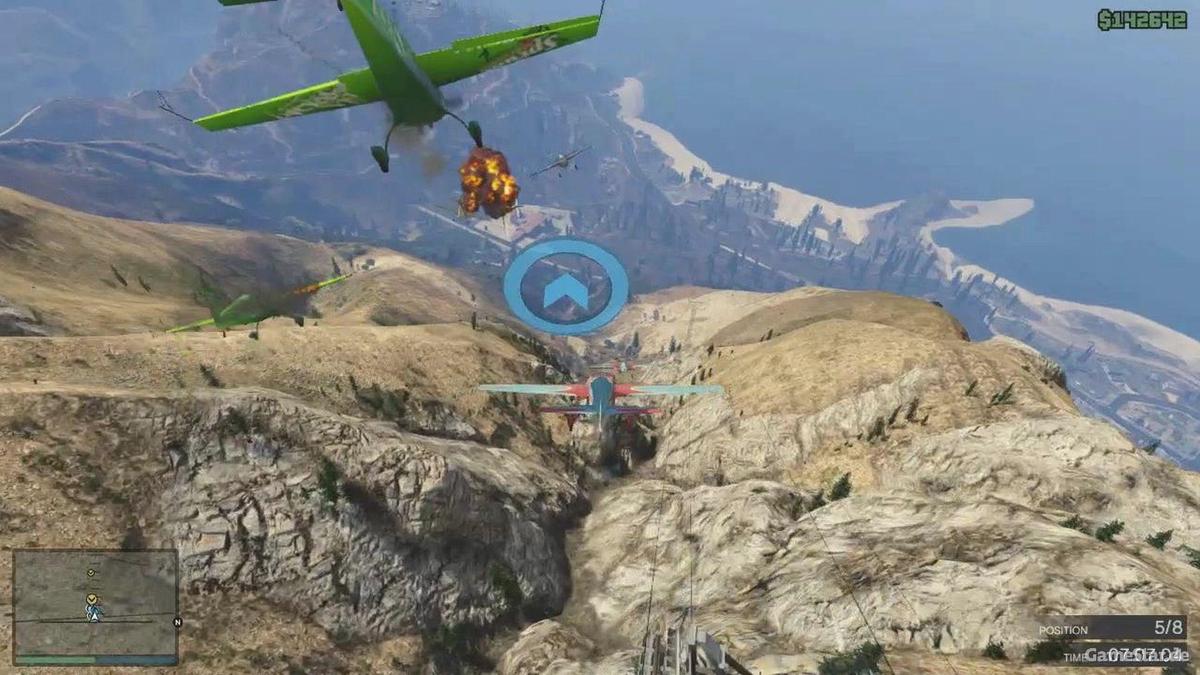Select the white player arrow on the minimap
Image resolution: width=1200 pixels, height=675 pixels.
pyautogui.click(x=94, y=616)
